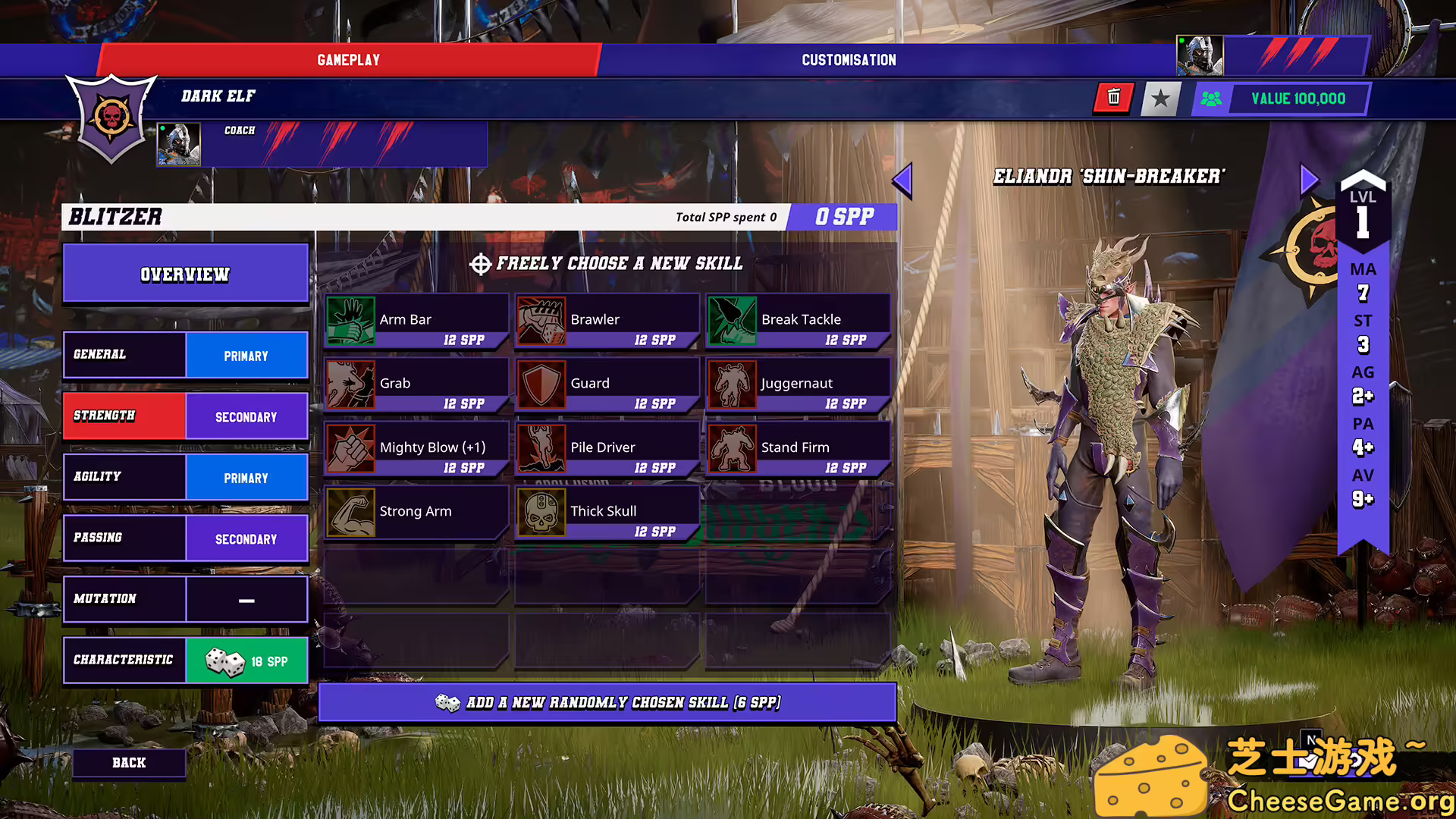Screen dimensions: 1456x819
Task: Select the Guard shield icon
Action: click(541, 383)
